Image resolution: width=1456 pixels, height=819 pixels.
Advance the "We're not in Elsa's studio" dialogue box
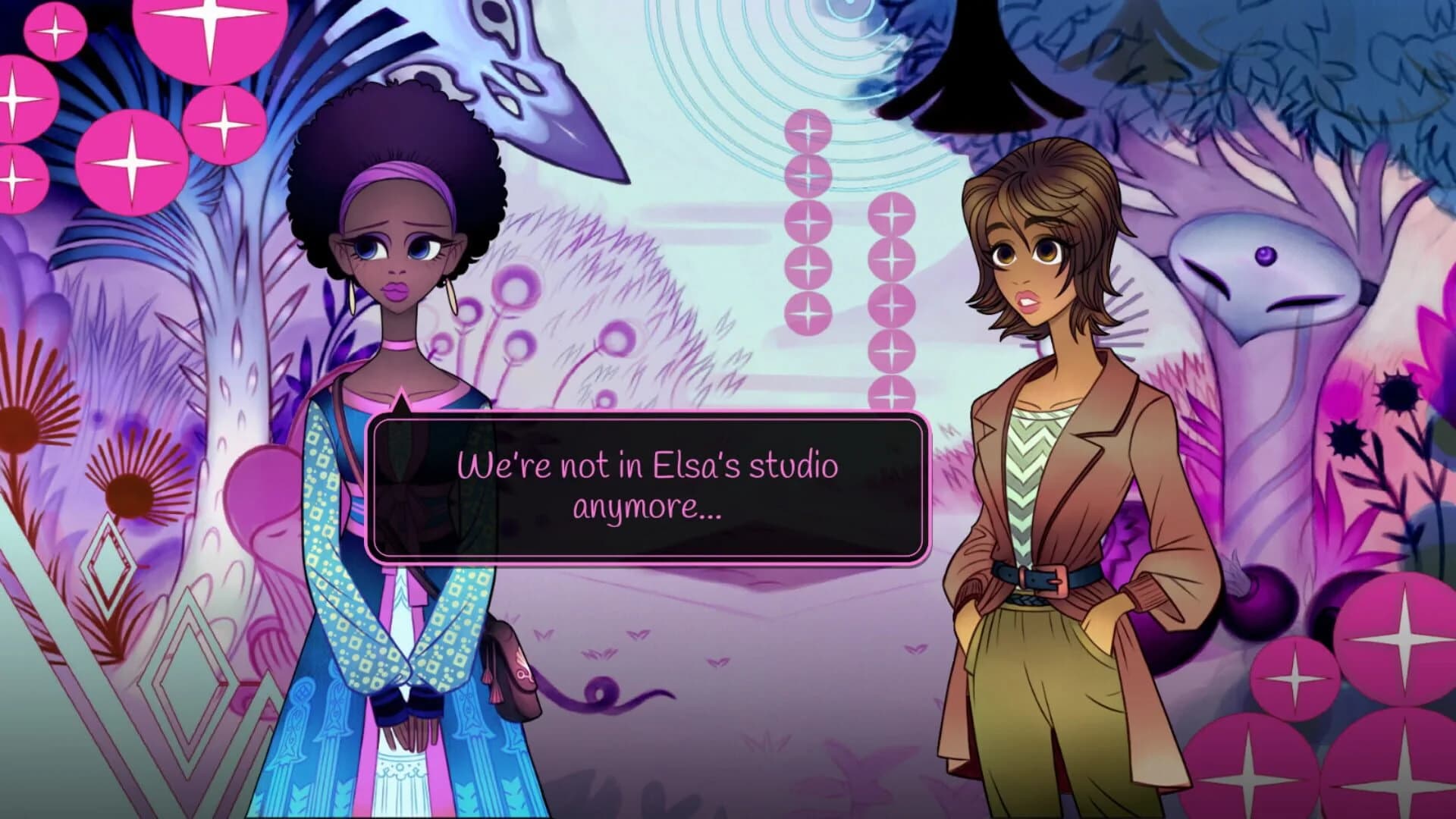click(x=648, y=486)
